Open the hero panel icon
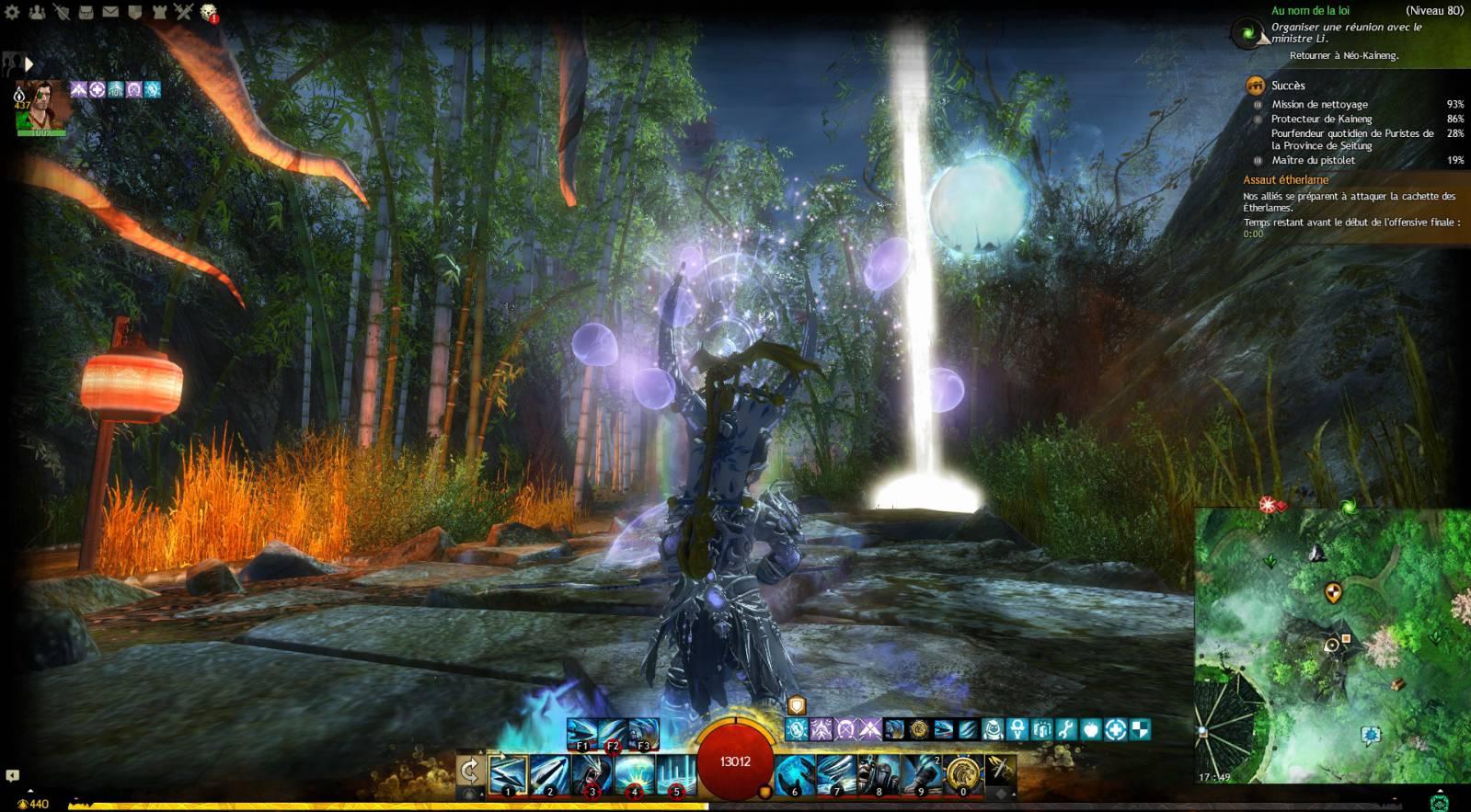 [62, 12]
